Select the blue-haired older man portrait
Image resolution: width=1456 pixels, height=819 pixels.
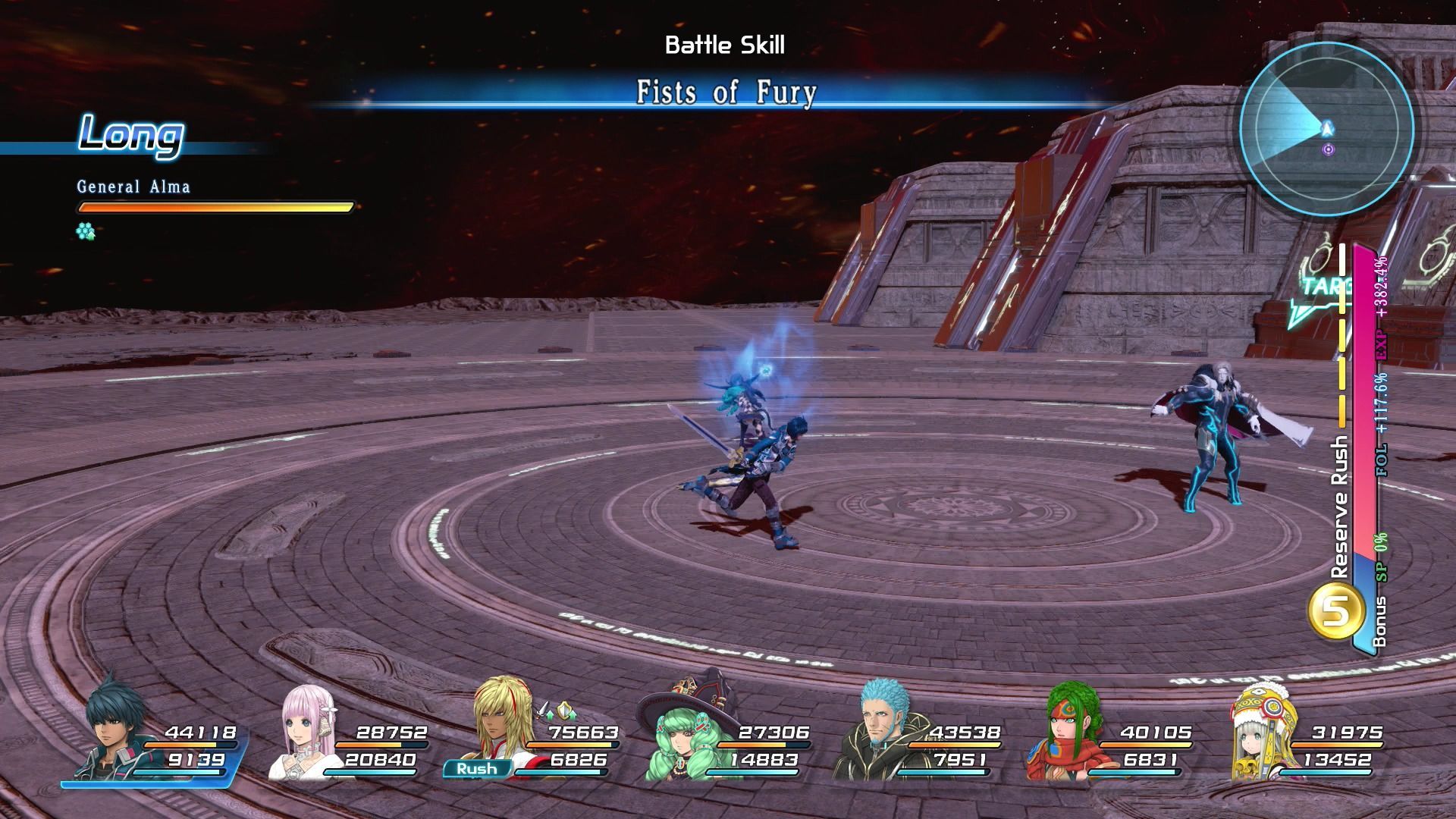pyautogui.click(x=880, y=732)
